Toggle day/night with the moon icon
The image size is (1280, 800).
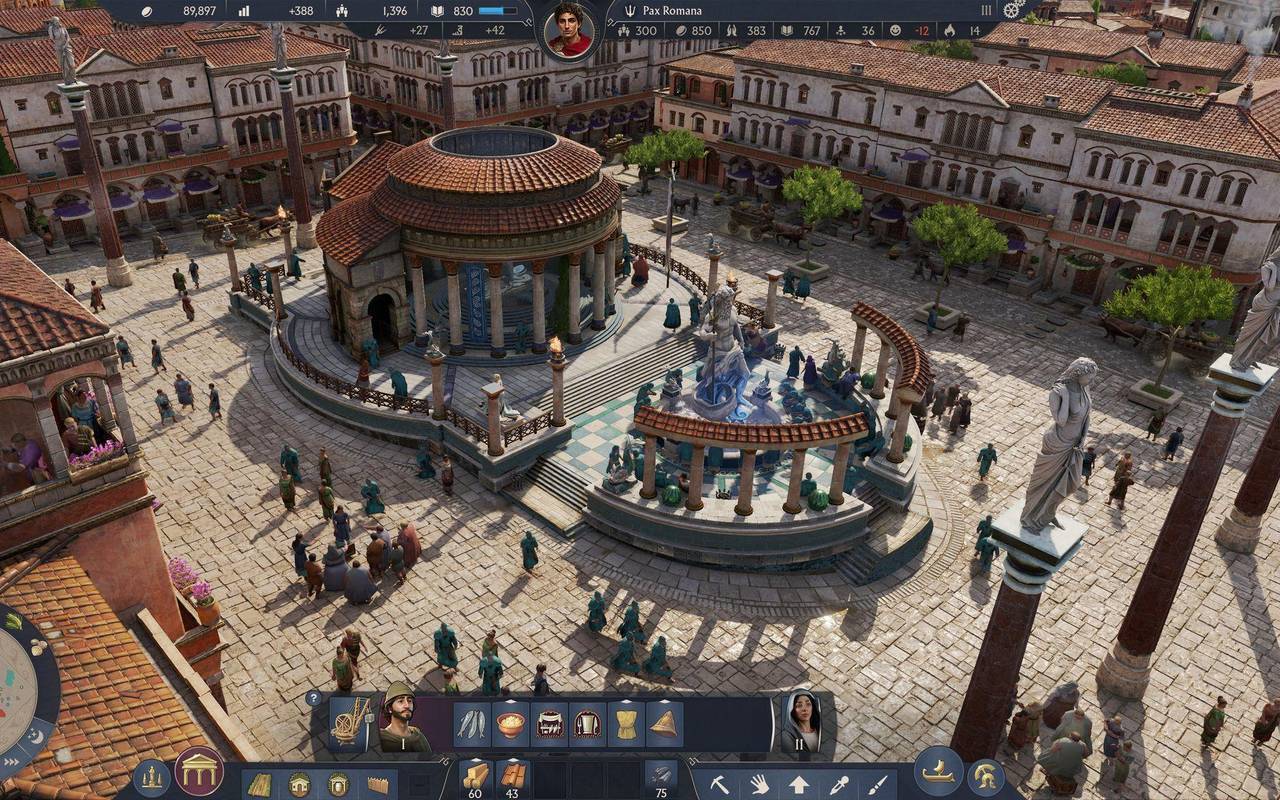pyautogui.click(x=34, y=735)
